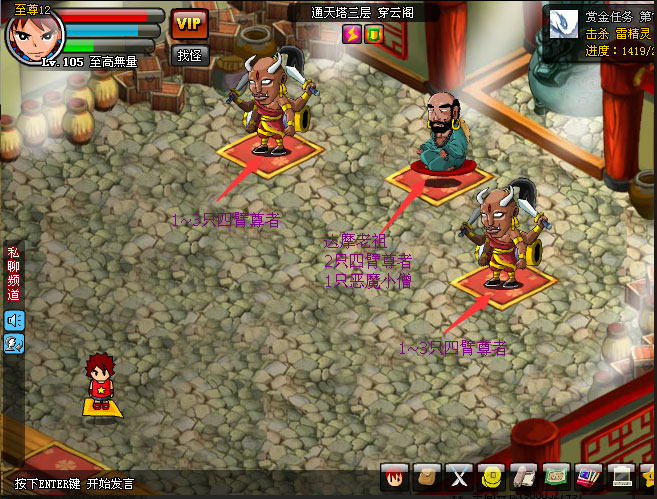Screen dimensions: 657x499
Task: Open the computer system settings icon
Action: pos(621,477)
